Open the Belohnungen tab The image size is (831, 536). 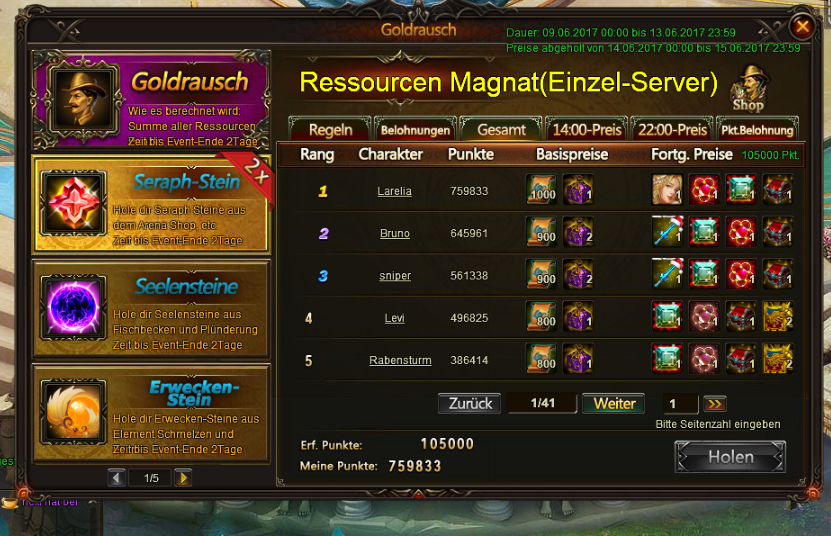[416, 130]
